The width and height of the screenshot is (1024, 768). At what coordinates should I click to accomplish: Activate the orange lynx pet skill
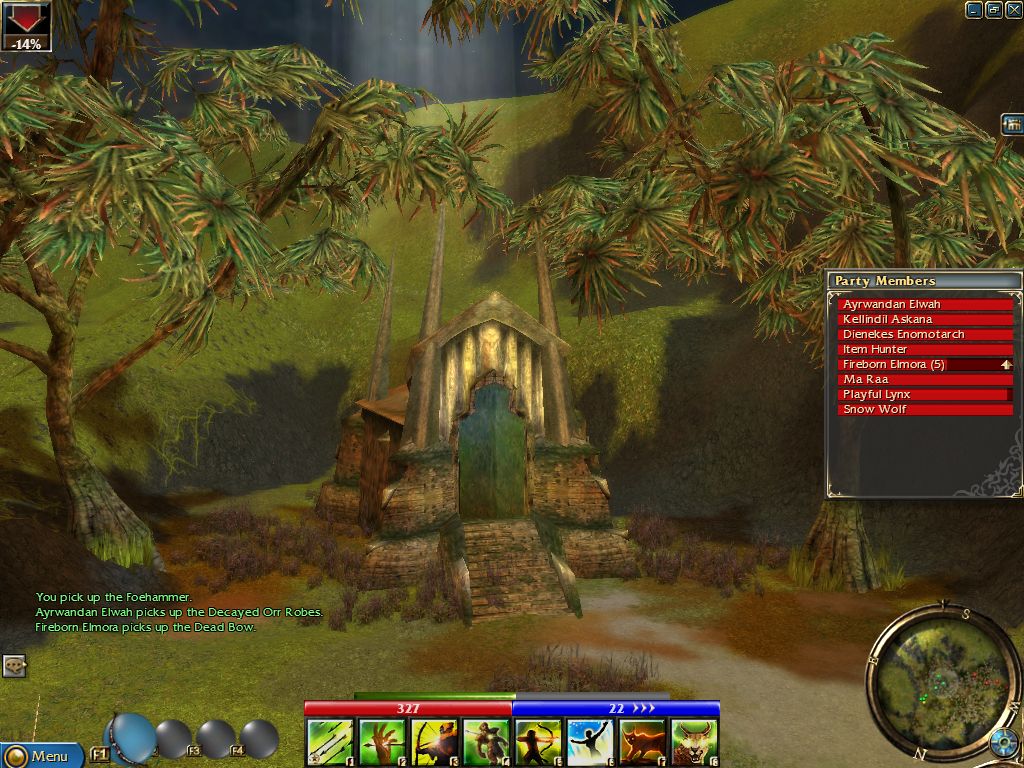coord(643,743)
